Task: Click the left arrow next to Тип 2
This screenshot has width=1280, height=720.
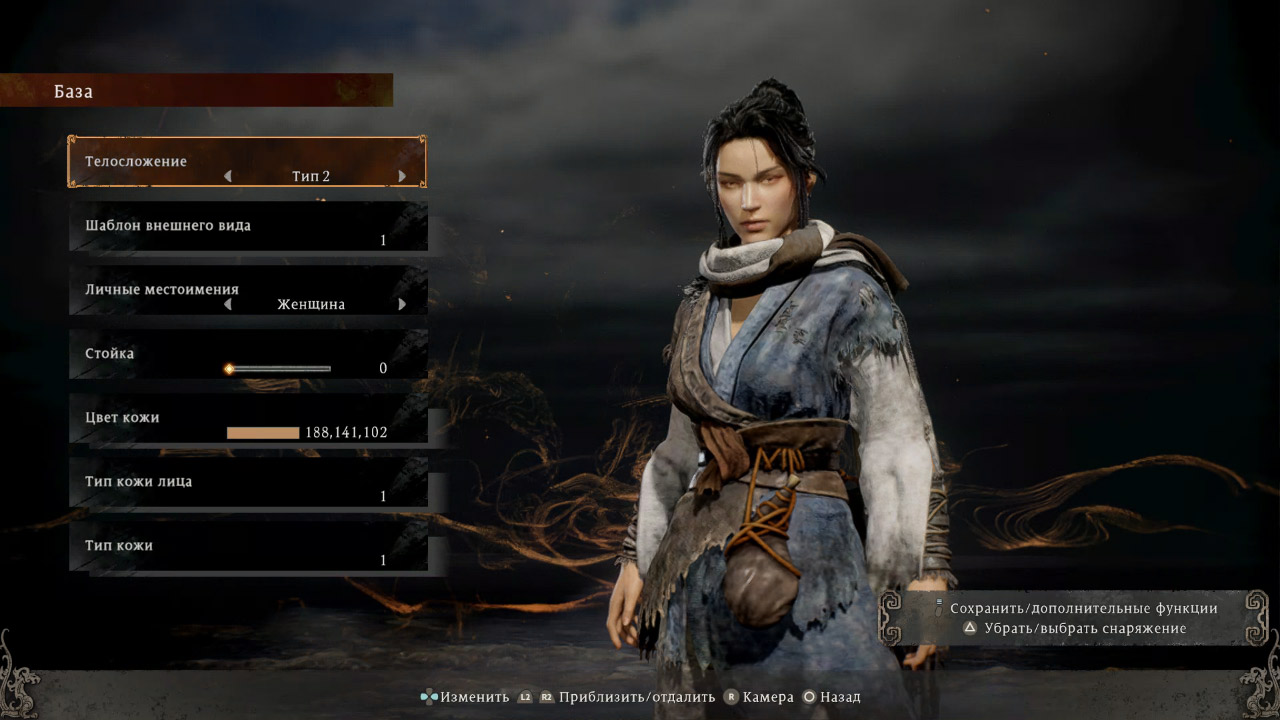Action: point(228,176)
